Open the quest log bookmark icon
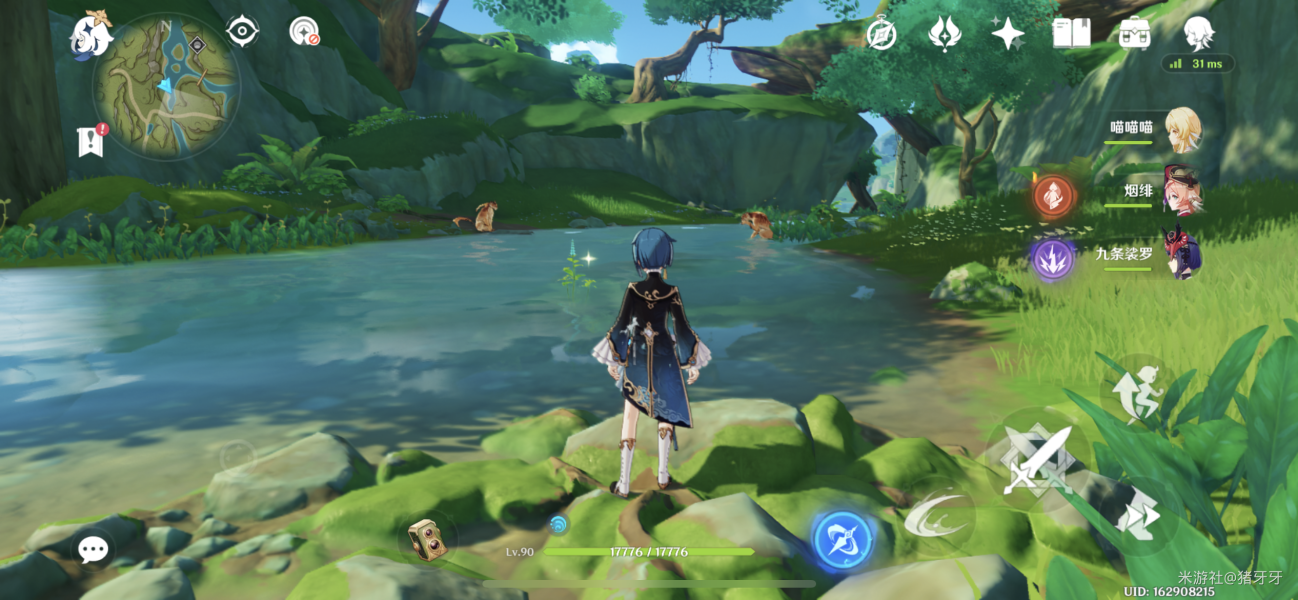Screen dimensions: 1298x600 pyautogui.click(x=91, y=141)
